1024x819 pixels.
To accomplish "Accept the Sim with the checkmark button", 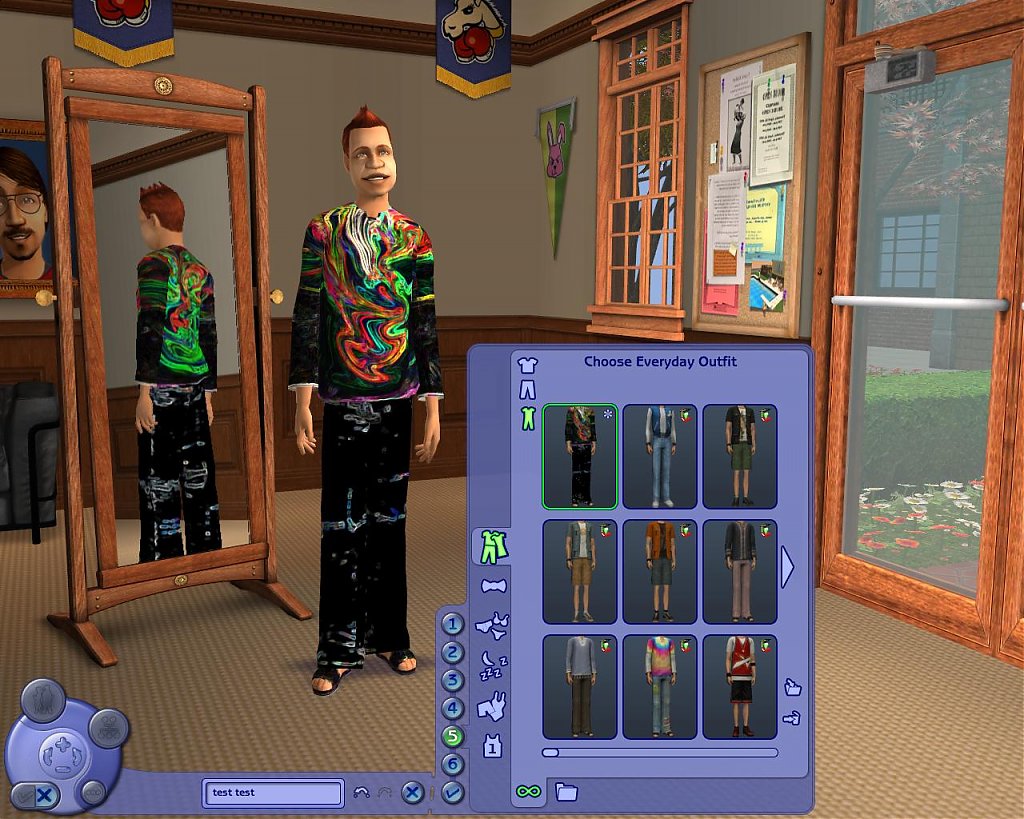I will [x=453, y=792].
